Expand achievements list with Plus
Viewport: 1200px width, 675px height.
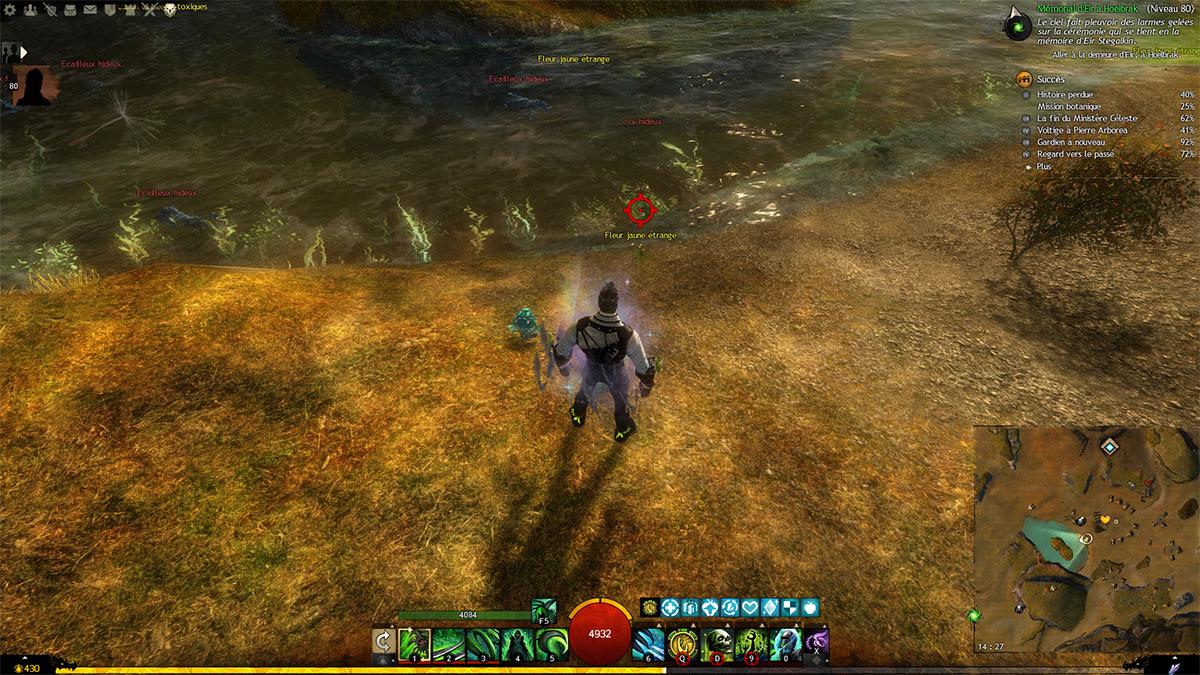pyautogui.click(x=1044, y=167)
